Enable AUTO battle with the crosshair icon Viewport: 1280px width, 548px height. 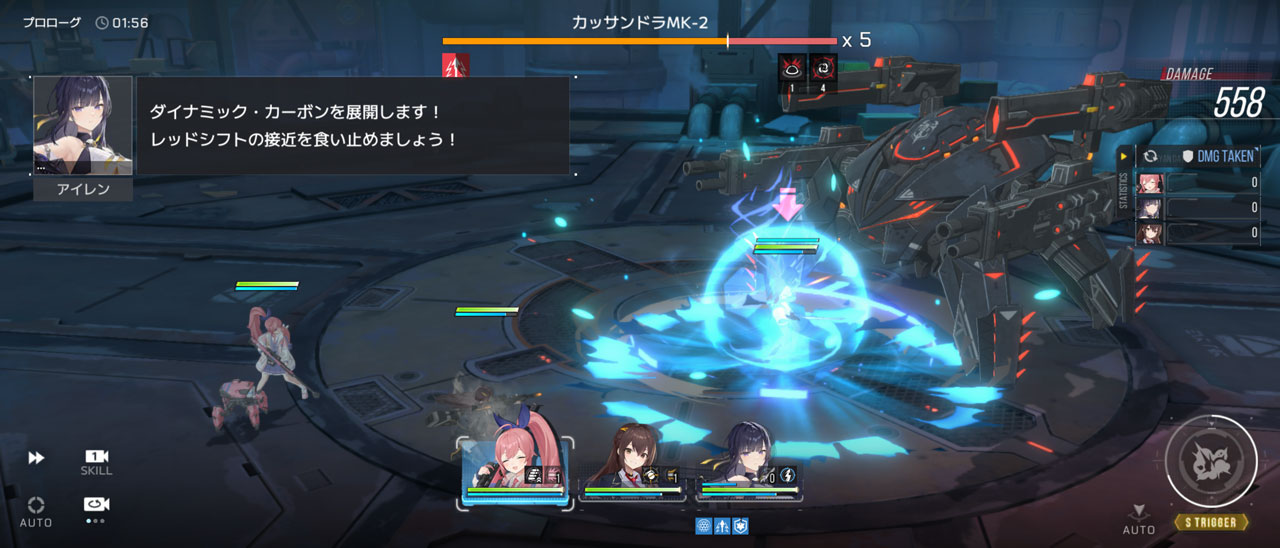click(36, 510)
